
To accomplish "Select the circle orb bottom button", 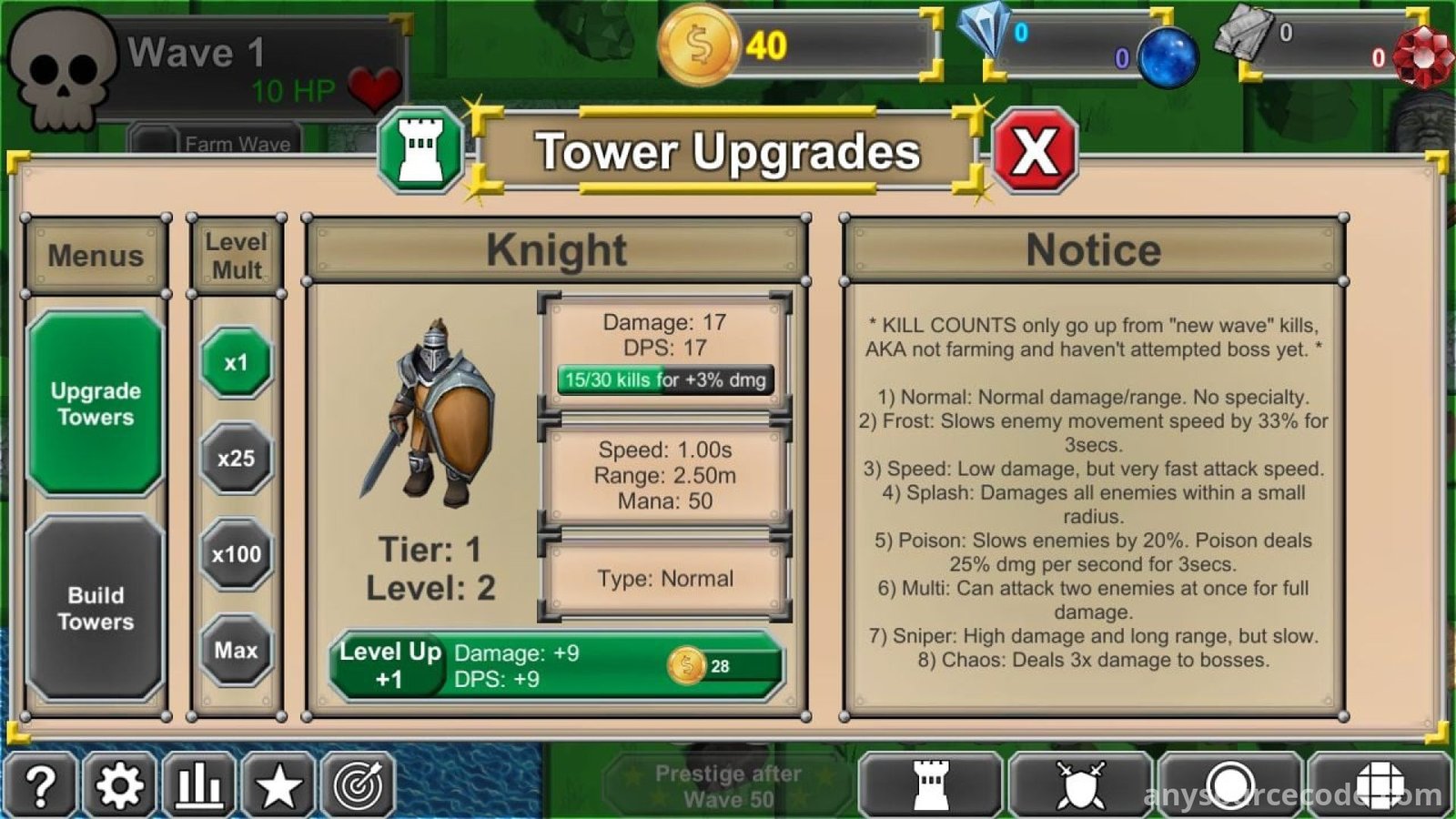I will click(x=1230, y=784).
